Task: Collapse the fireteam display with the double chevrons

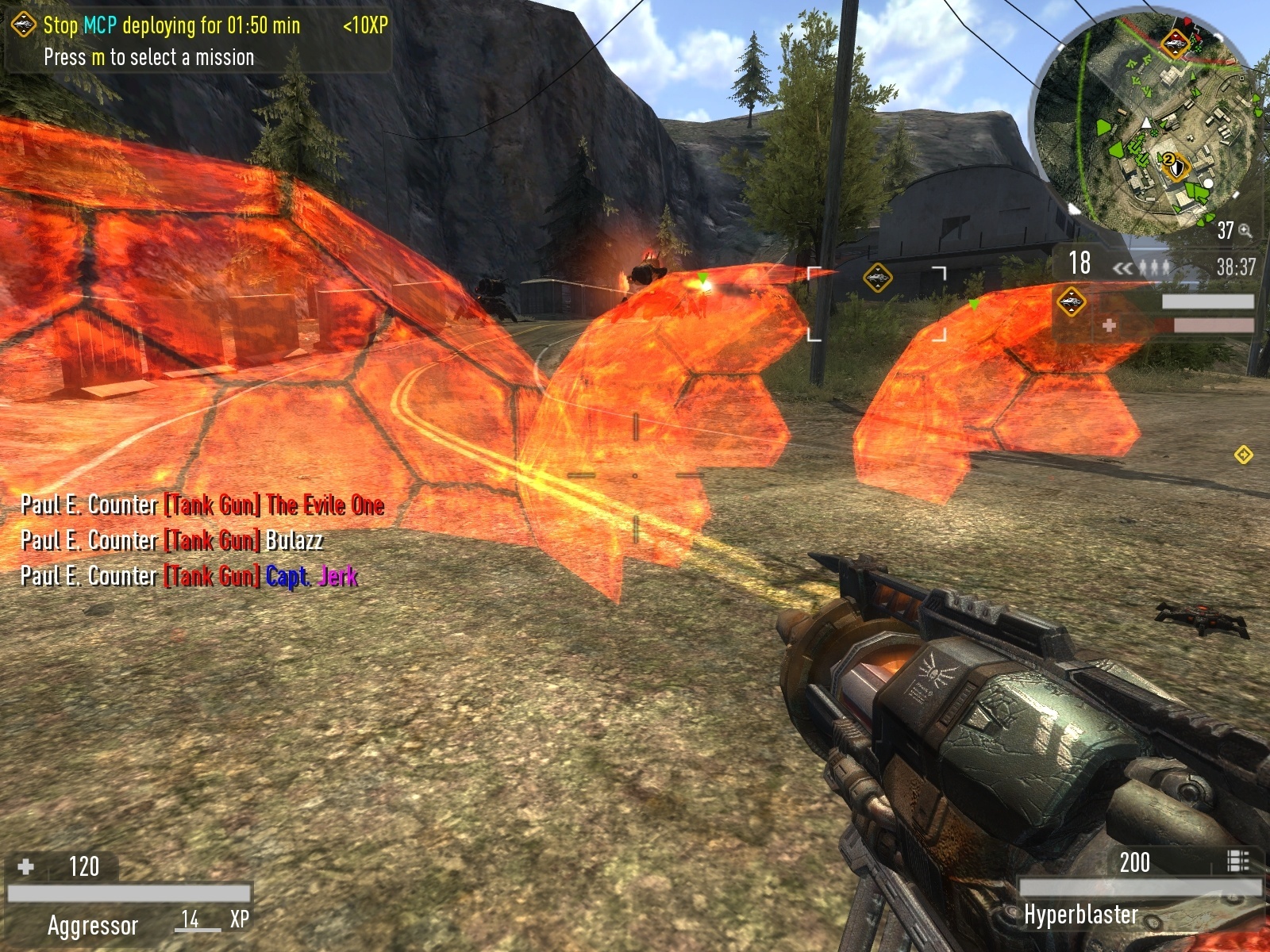Action: click(1122, 267)
